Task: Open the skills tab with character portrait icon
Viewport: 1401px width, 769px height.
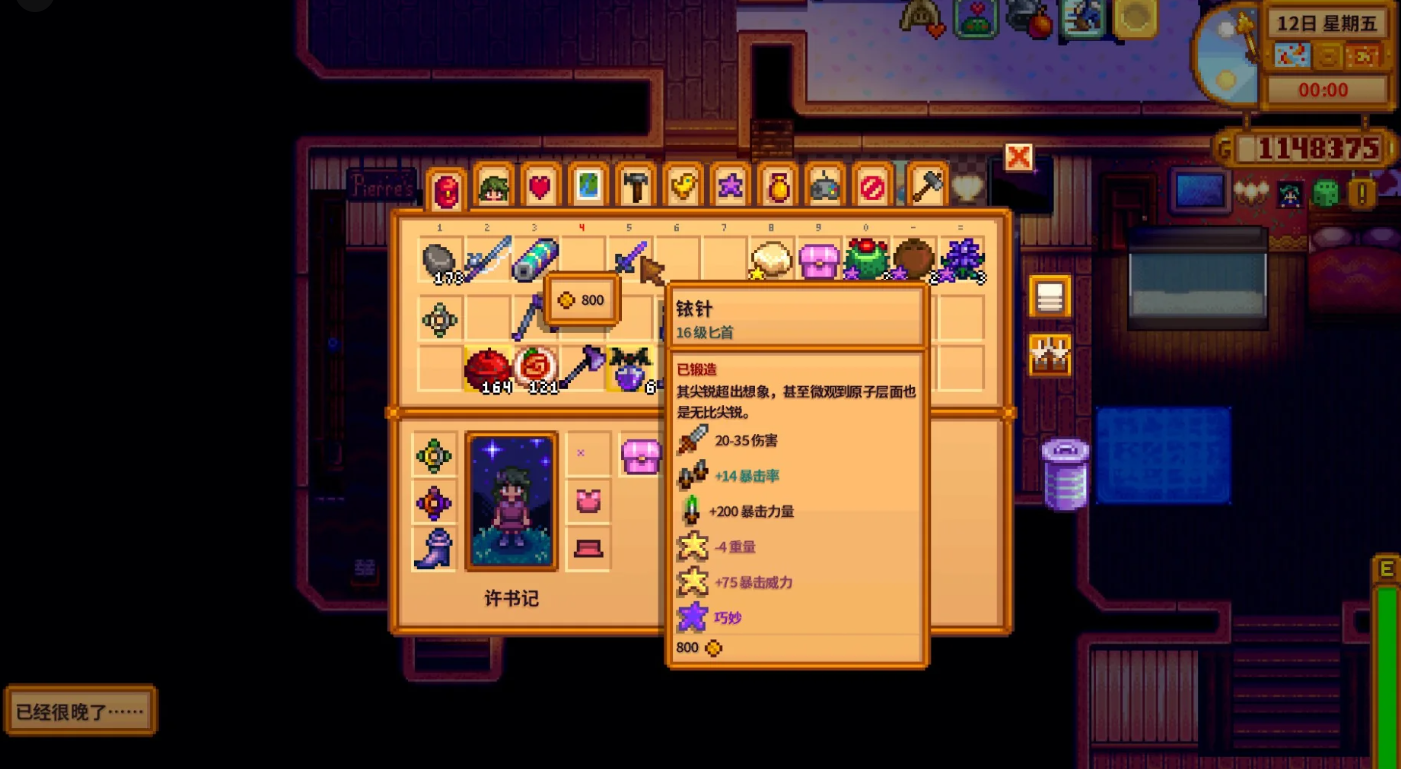Action: 493,187
